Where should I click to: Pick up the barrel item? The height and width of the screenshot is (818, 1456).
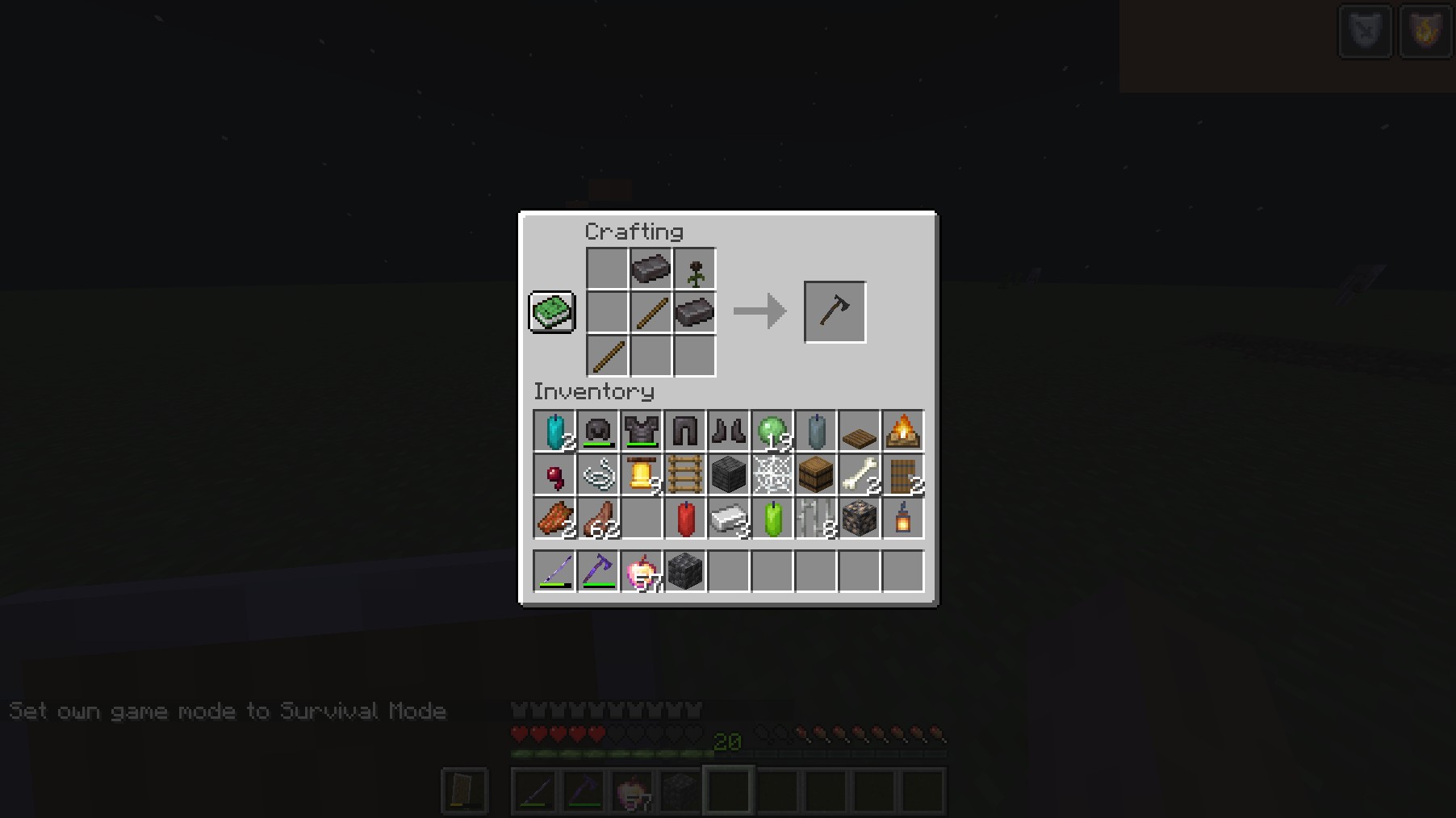[x=816, y=475]
